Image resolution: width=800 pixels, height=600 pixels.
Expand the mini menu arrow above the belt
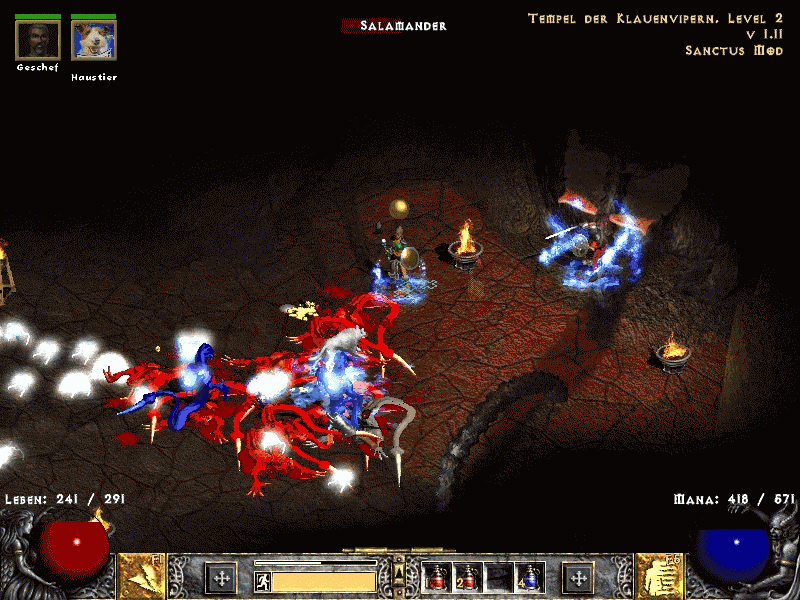[399, 571]
